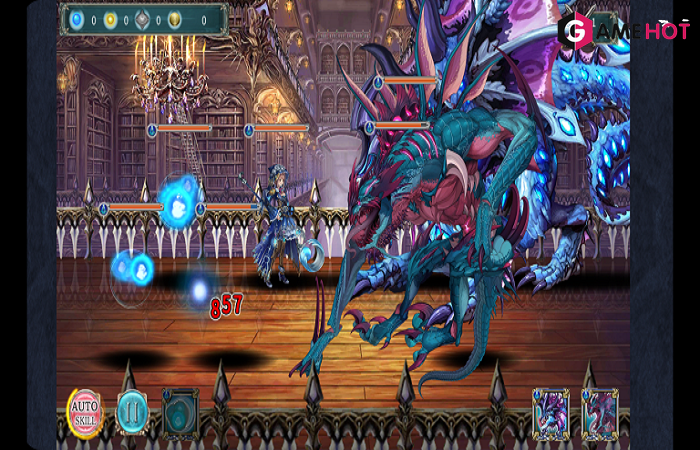Select the blue dragon monster card
The height and width of the screenshot is (450, 700).
coord(551,413)
